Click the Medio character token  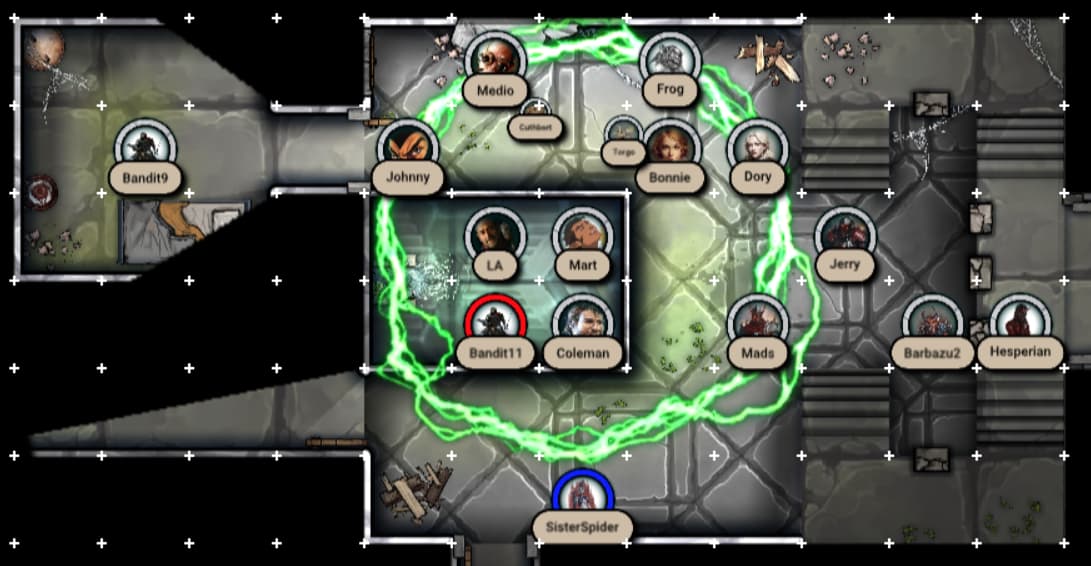495,61
